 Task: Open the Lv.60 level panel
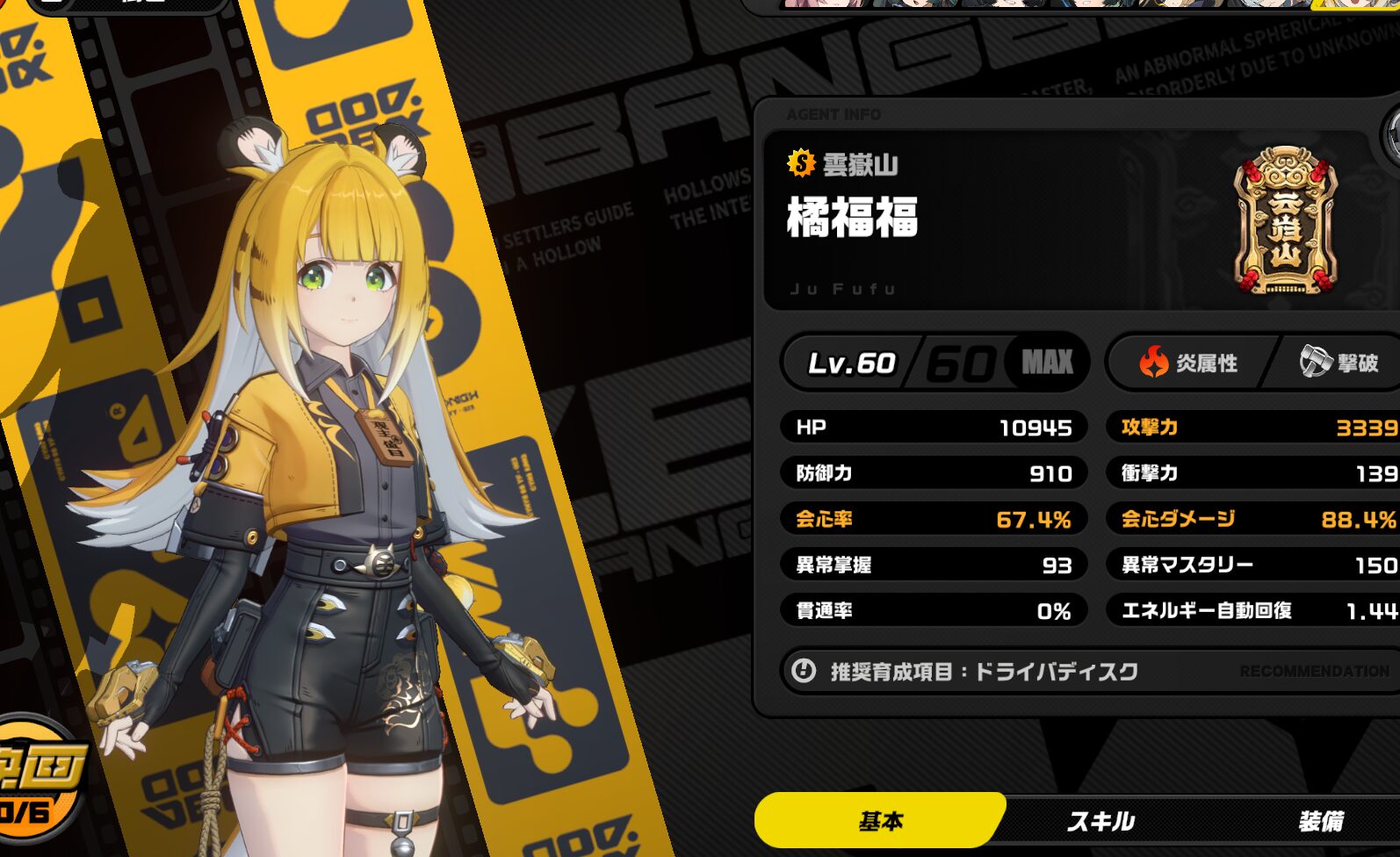(x=935, y=362)
